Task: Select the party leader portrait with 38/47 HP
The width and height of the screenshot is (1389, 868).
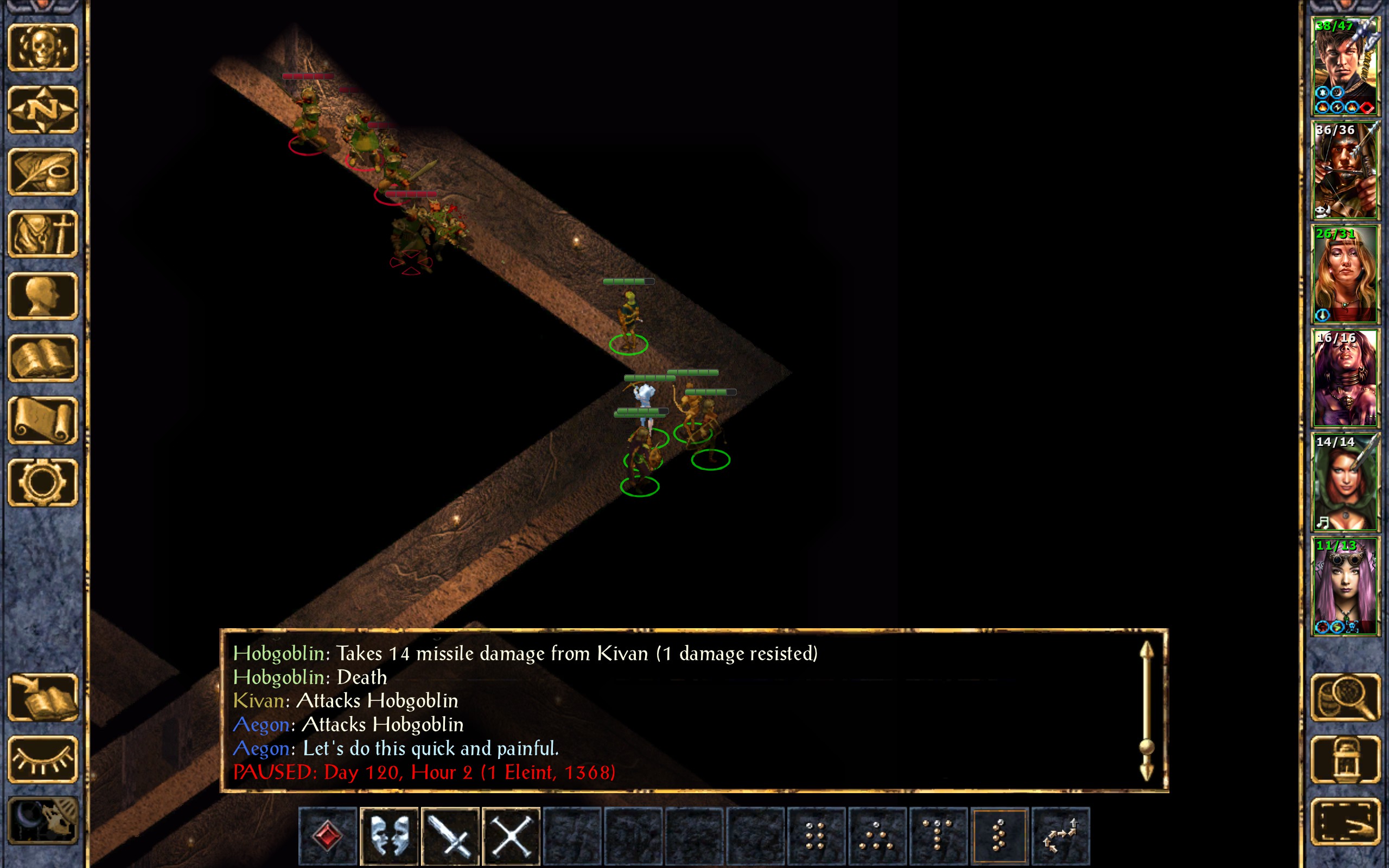Action: coord(1345,66)
